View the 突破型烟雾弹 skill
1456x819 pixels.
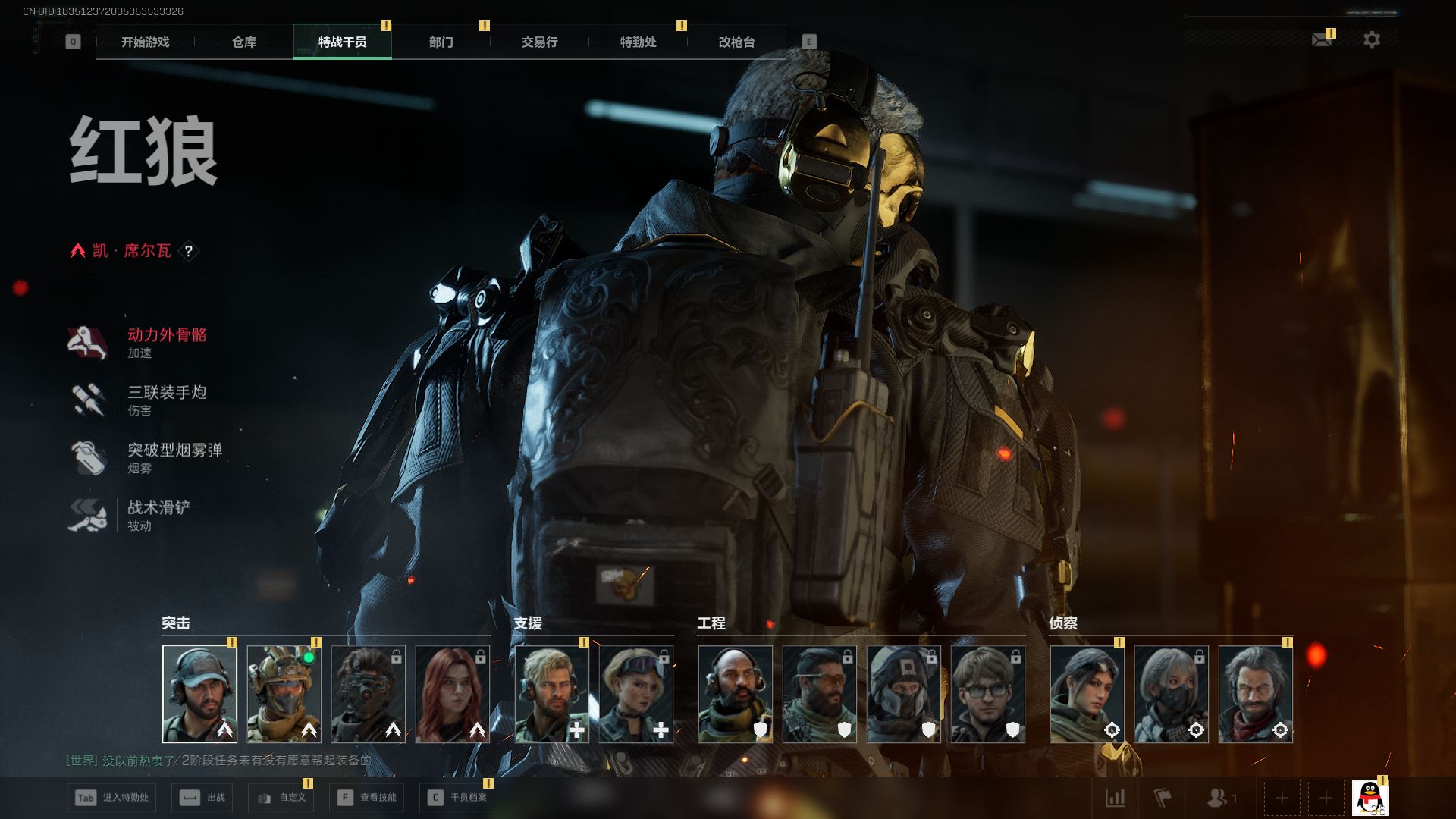[174, 457]
